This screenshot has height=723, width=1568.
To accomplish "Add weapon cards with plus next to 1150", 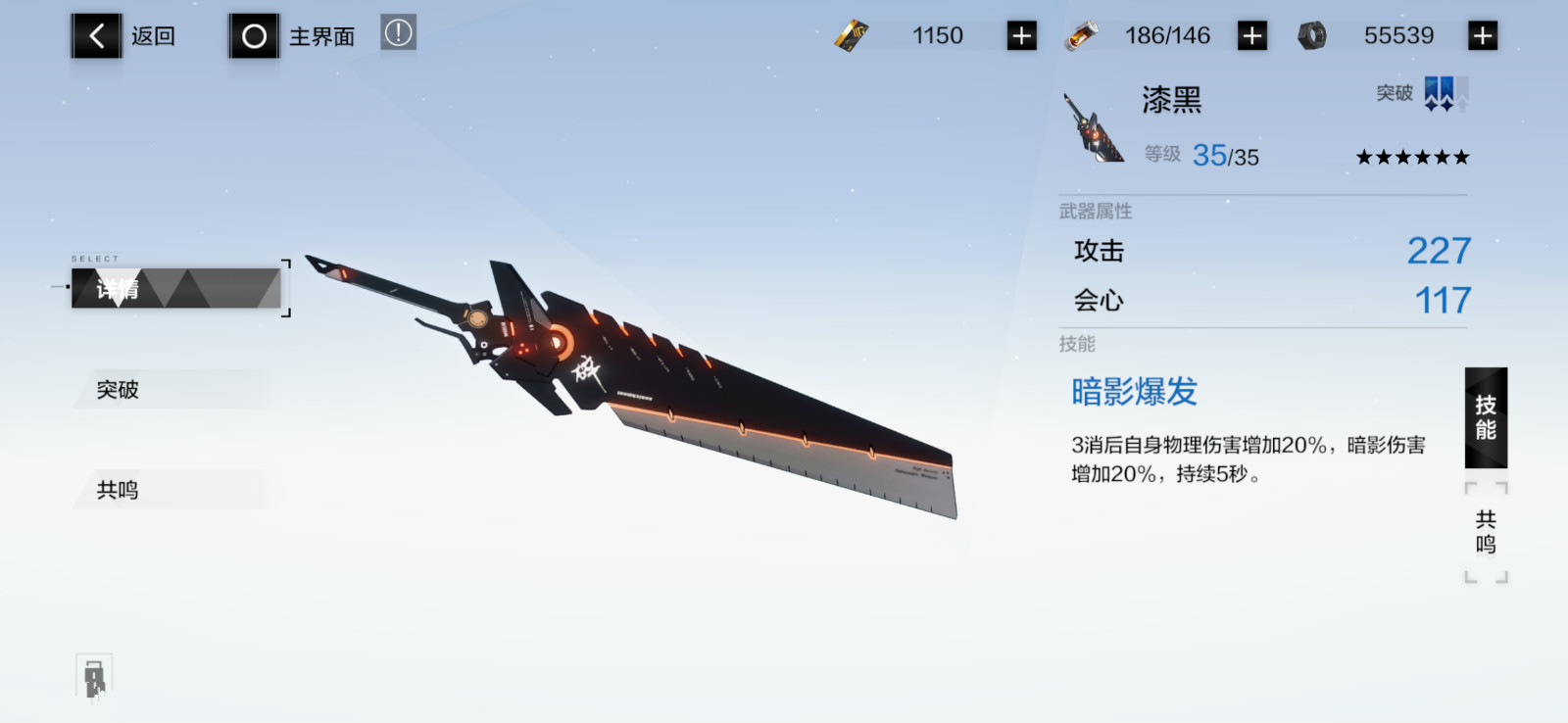I will (1020, 34).
